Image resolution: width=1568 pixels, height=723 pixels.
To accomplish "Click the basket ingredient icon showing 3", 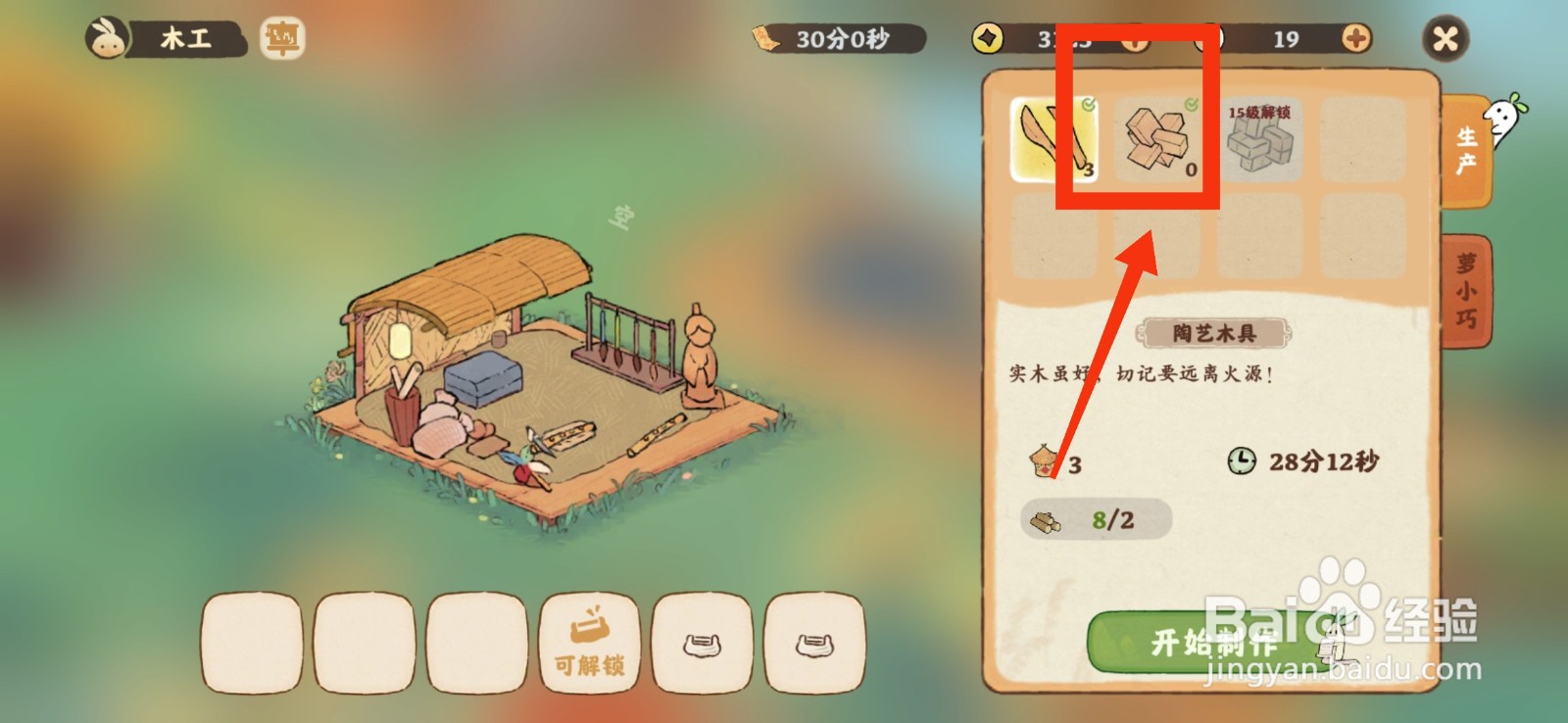I will 1044,462.
